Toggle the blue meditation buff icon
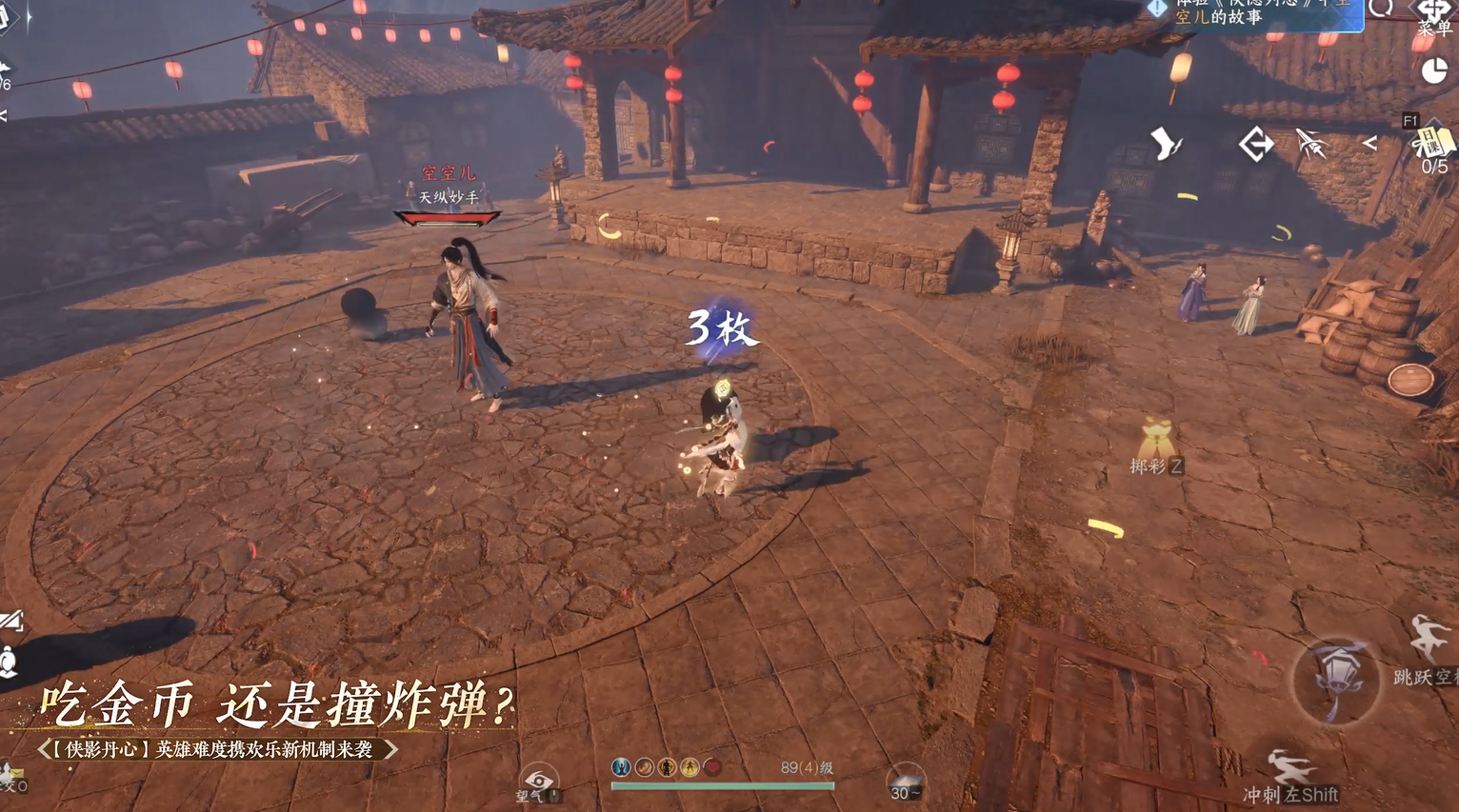Screen dimensions: 1459x812 tap(619, 766)
